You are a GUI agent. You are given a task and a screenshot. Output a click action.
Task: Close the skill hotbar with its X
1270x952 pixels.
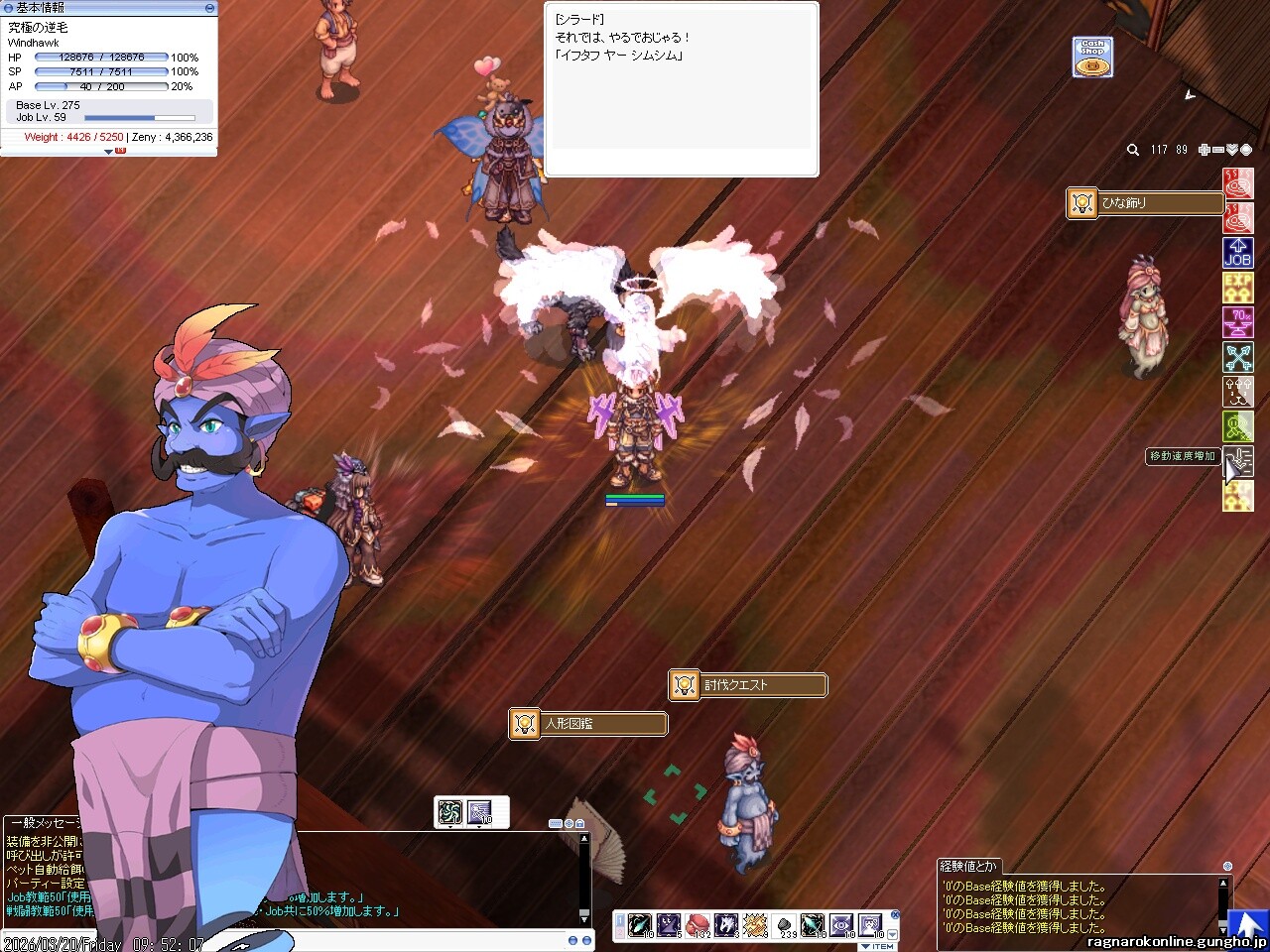tap(894, 915)
